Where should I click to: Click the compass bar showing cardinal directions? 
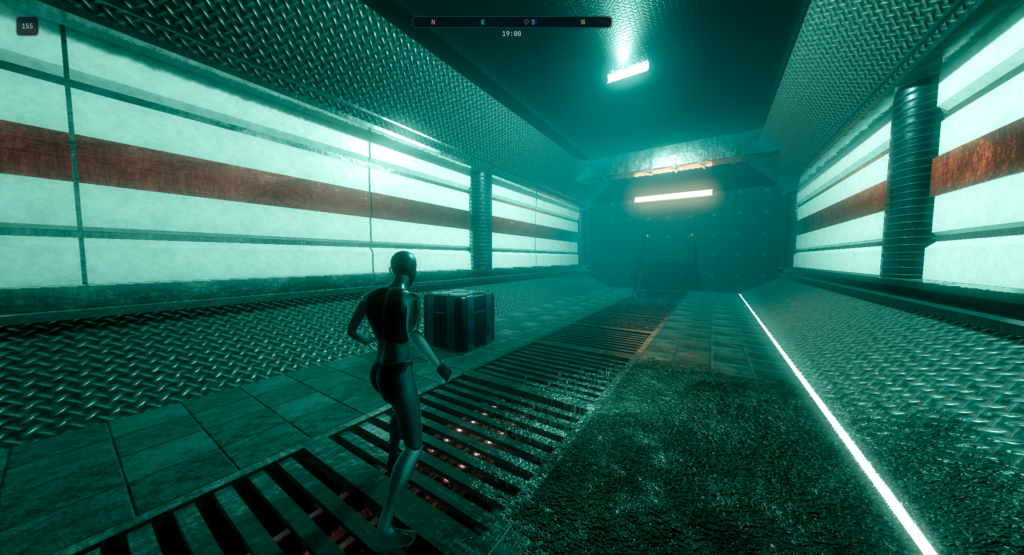coord(511,21)
